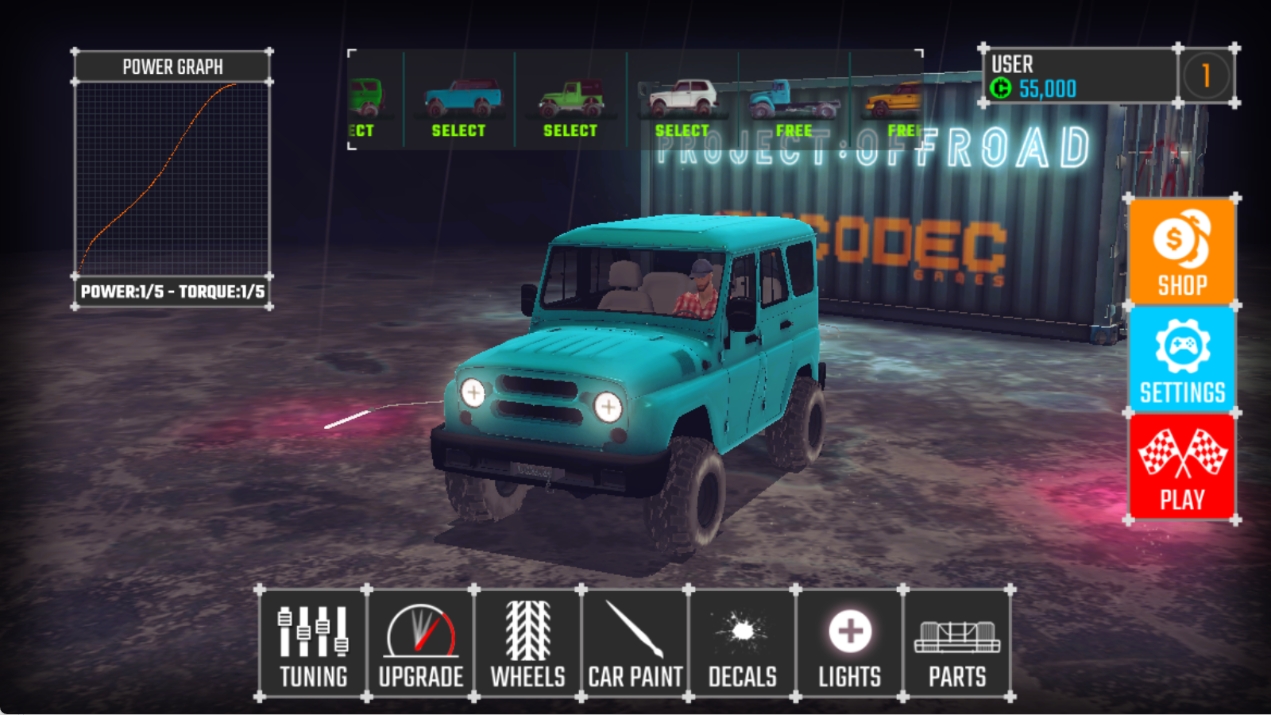This screenshot has width=1271, height=715.
Task: Open the Upgrade gauge menu
Action: coord(420,643)
